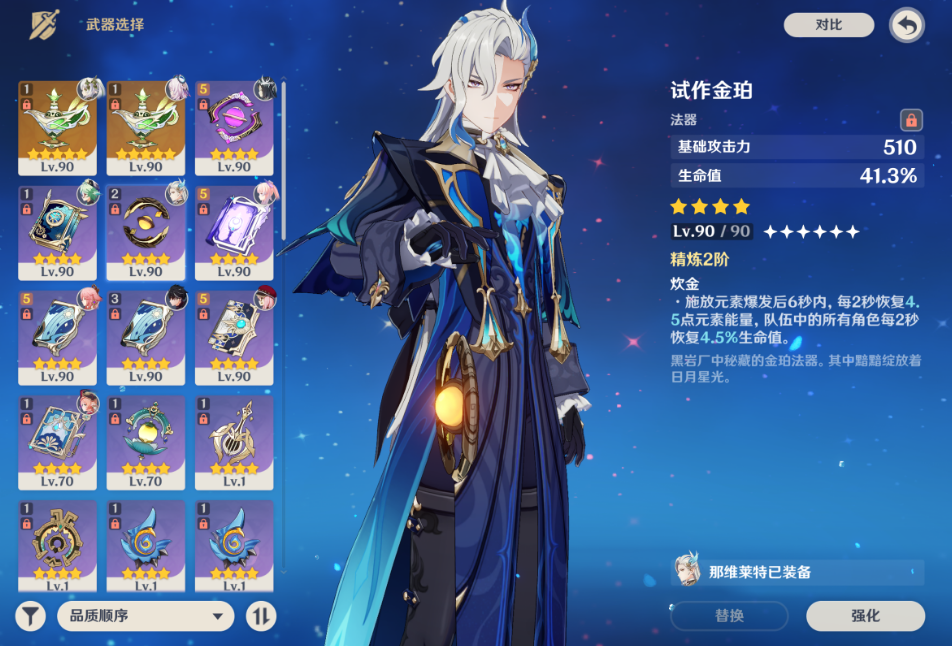Viewport: 952px width, 646px height.
Task: Choose the Lv.70 green orb catalyst
Action: [x=146, y=440]
